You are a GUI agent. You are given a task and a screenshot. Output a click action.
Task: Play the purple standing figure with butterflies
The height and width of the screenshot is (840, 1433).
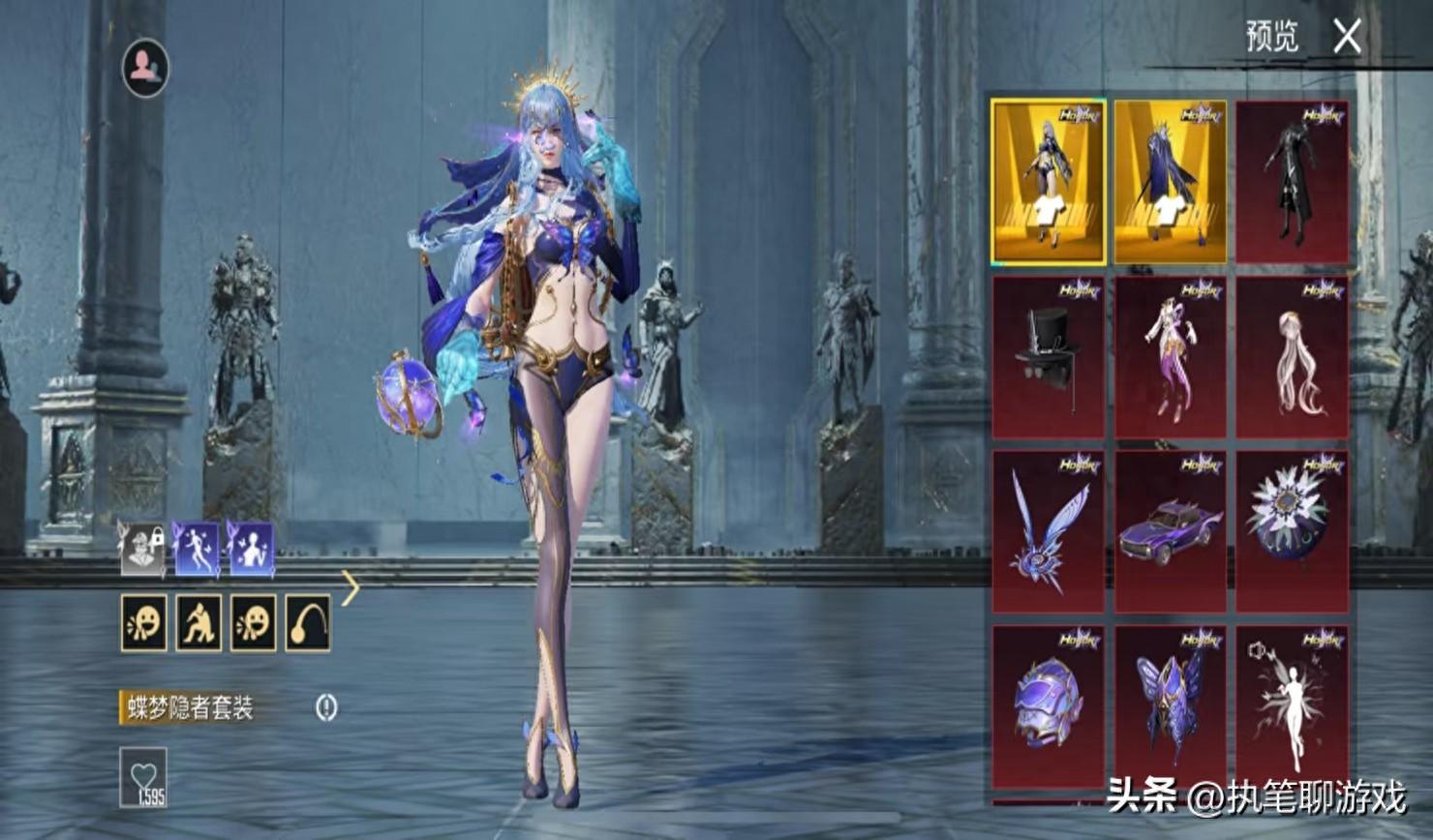click(x=251, y=549)
